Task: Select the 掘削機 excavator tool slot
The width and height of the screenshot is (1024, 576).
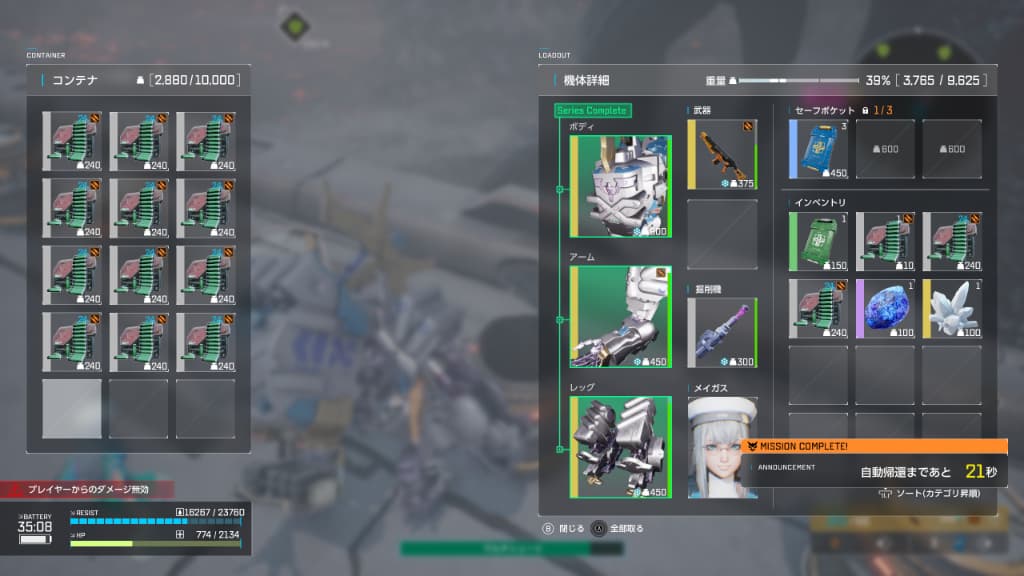Action: (x=721, y=333)
